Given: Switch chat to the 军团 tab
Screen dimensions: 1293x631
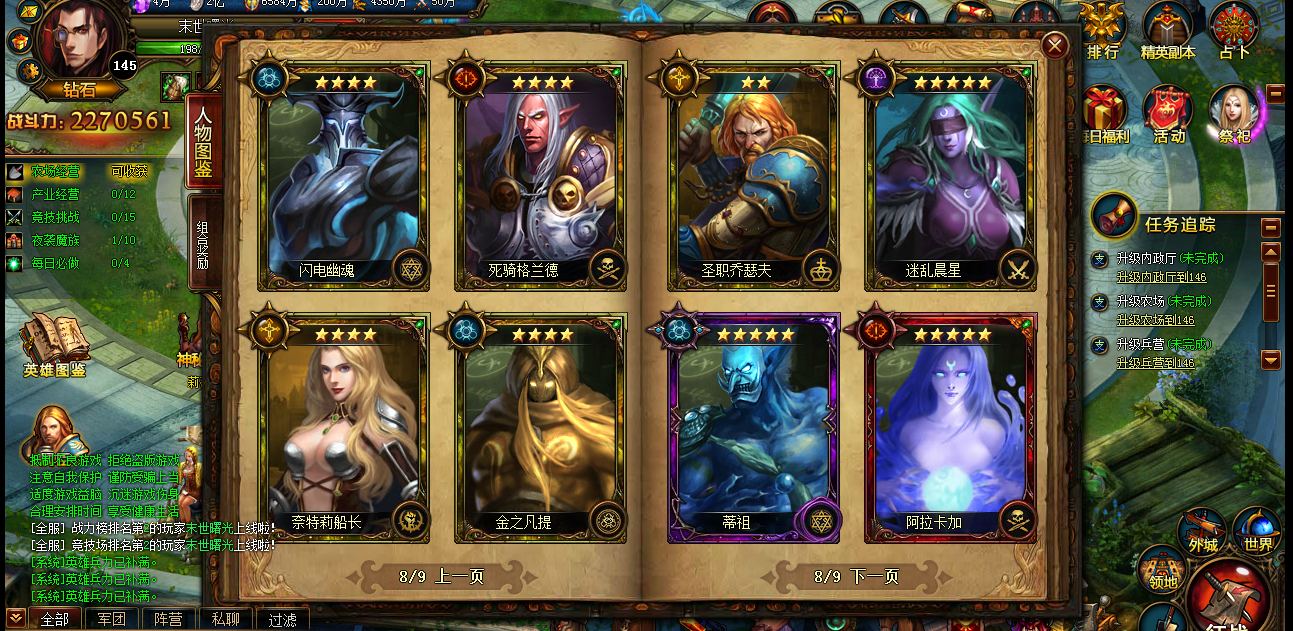Looking at the screenshot, I should pyautogui.click(x=111, y=619).
